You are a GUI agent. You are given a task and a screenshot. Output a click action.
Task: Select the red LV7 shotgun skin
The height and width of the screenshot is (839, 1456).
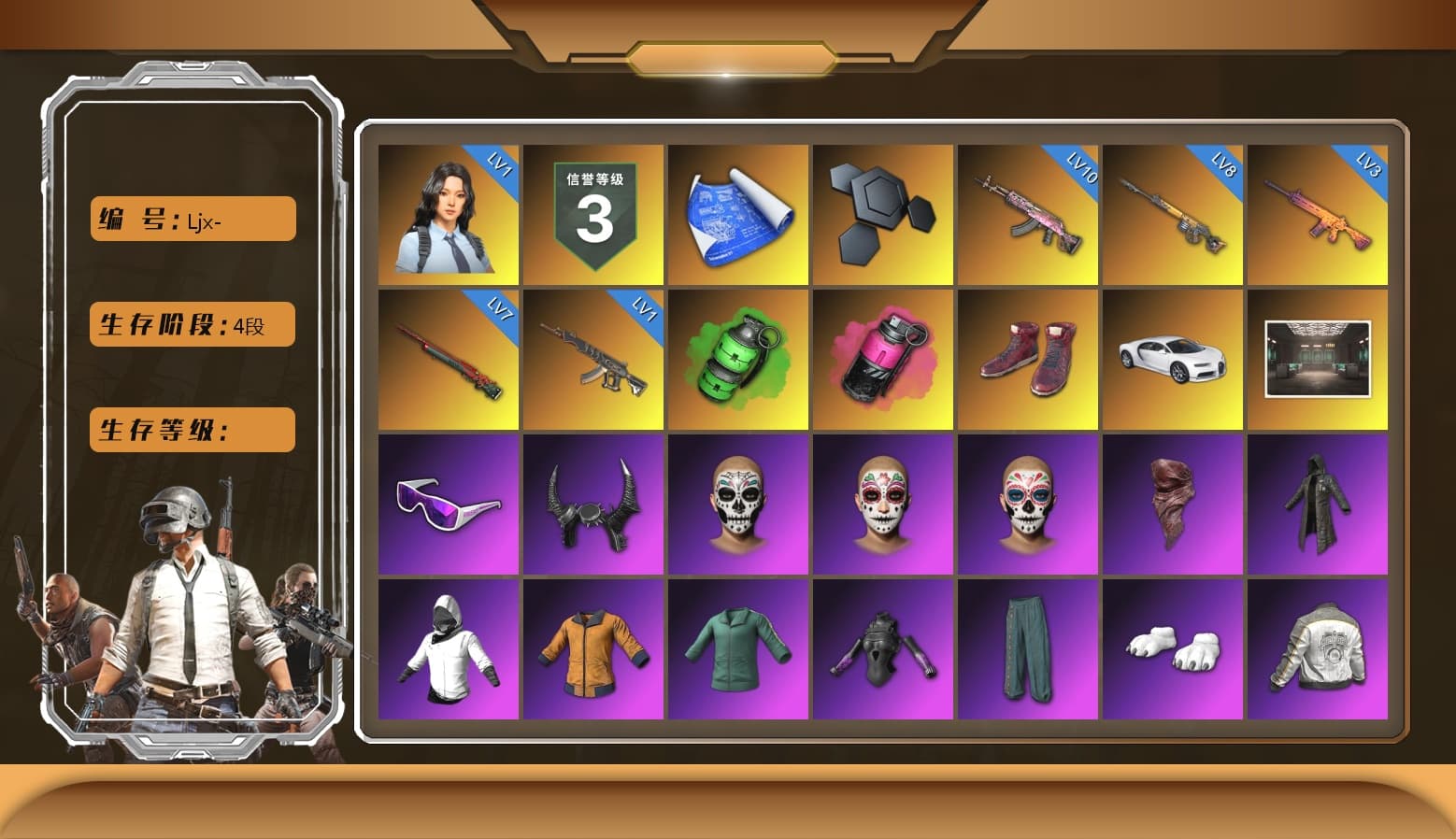[450, 358]
